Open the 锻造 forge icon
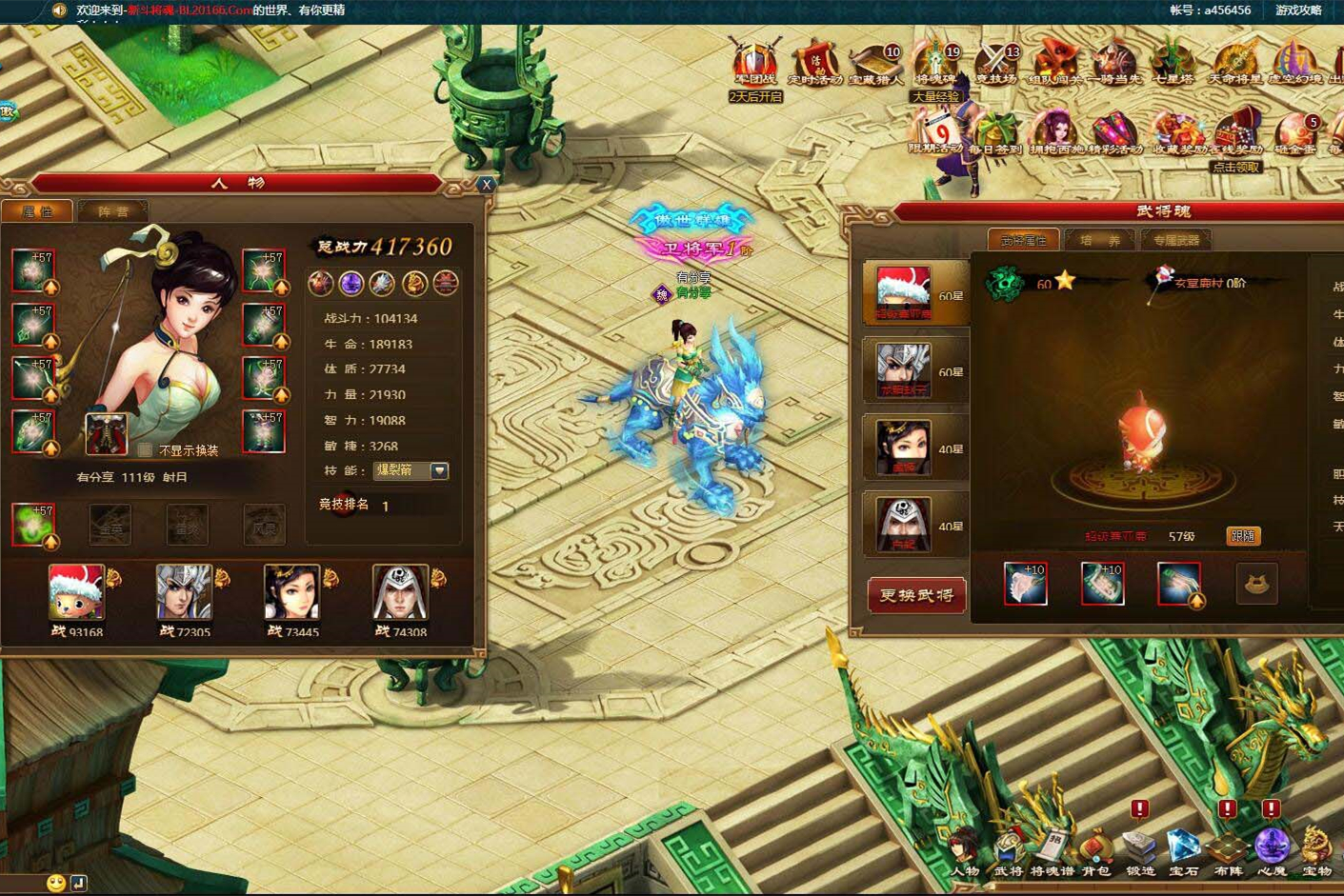Image resolution: width=1344 pixels, height=896 pixels. [1138, 847]
